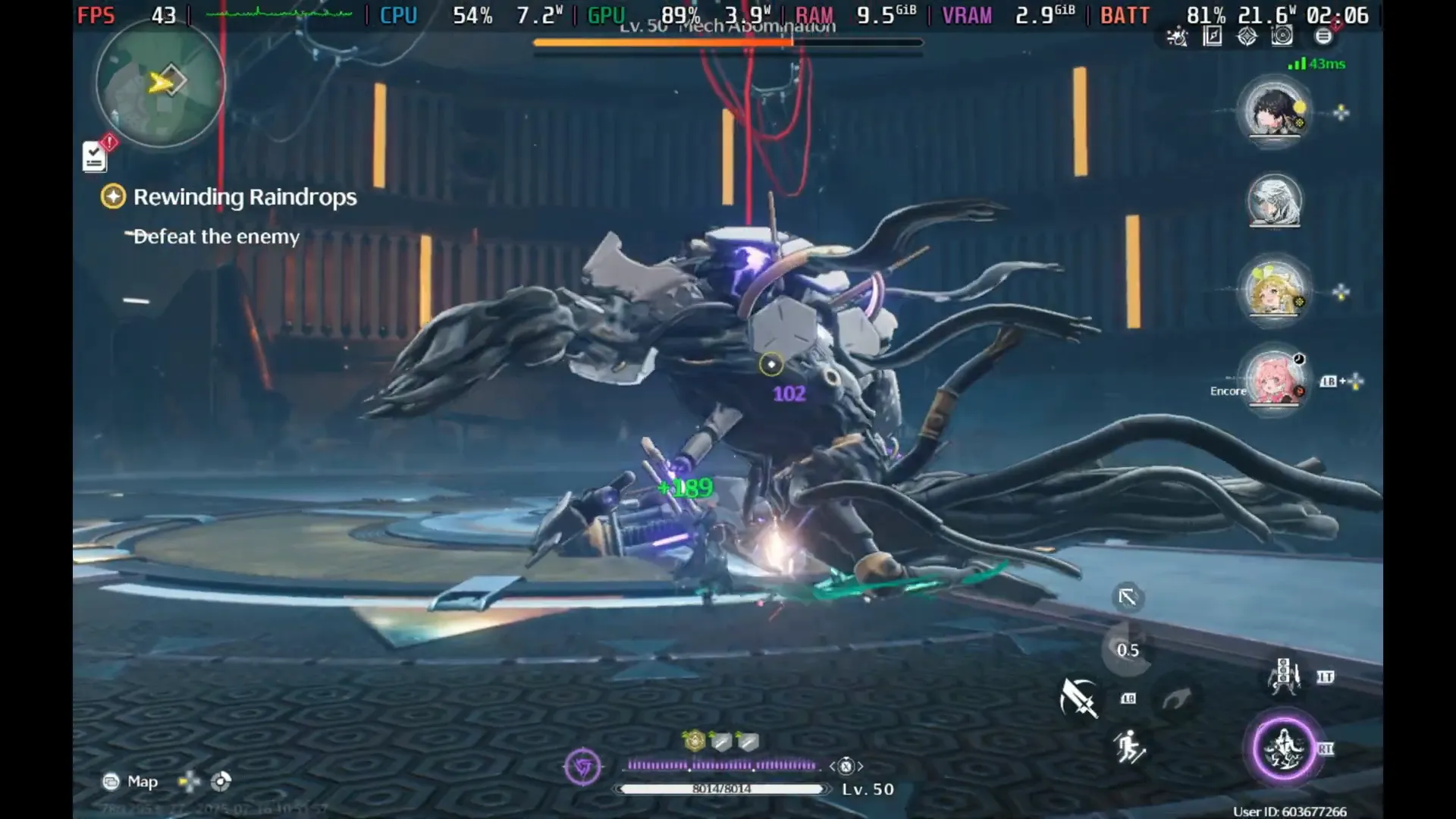Open the Convene gacha icon
The image size is (1456, 819).
(x=1247, y=36)
